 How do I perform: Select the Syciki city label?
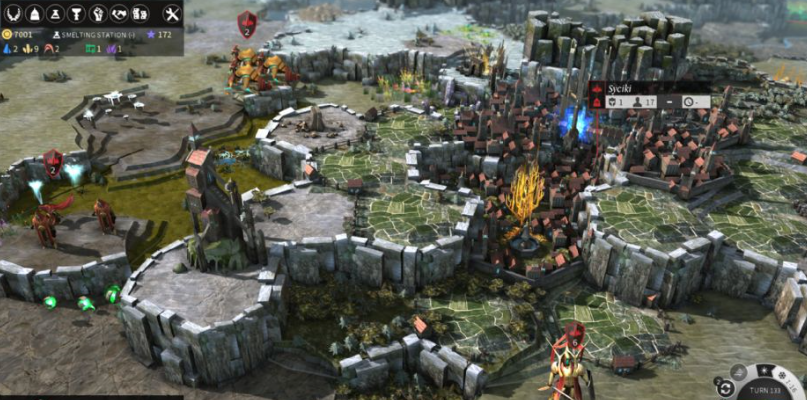[616, 88]
